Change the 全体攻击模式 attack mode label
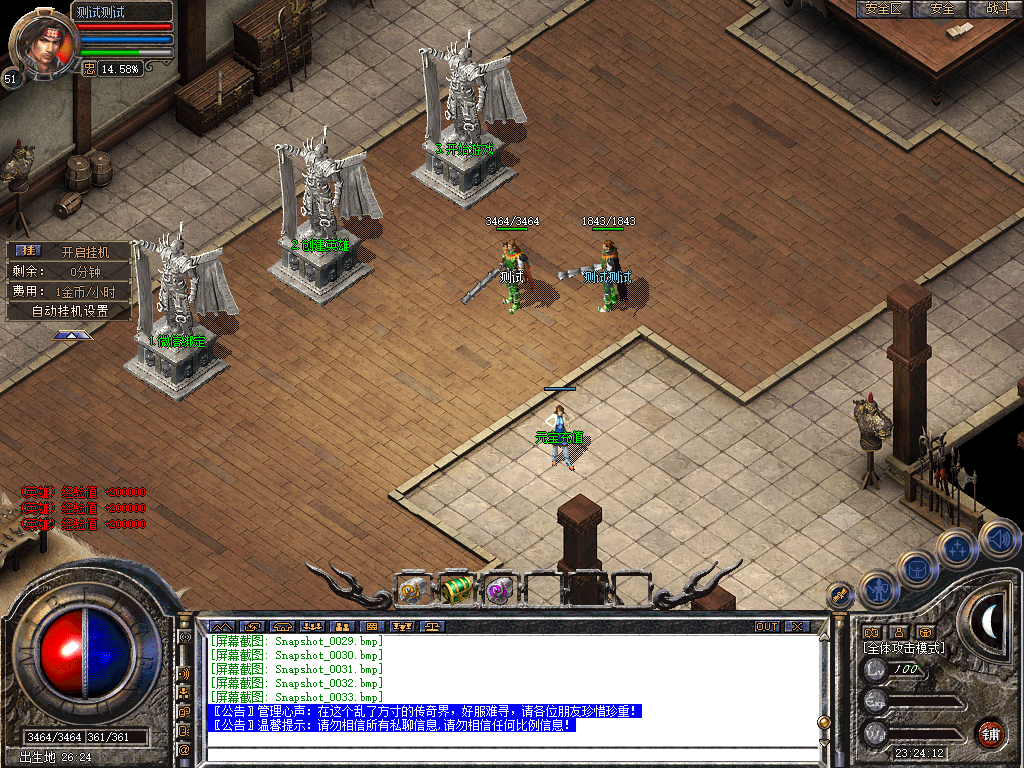1024x768 pixels. pyautogui.click(x=904, y=648)
